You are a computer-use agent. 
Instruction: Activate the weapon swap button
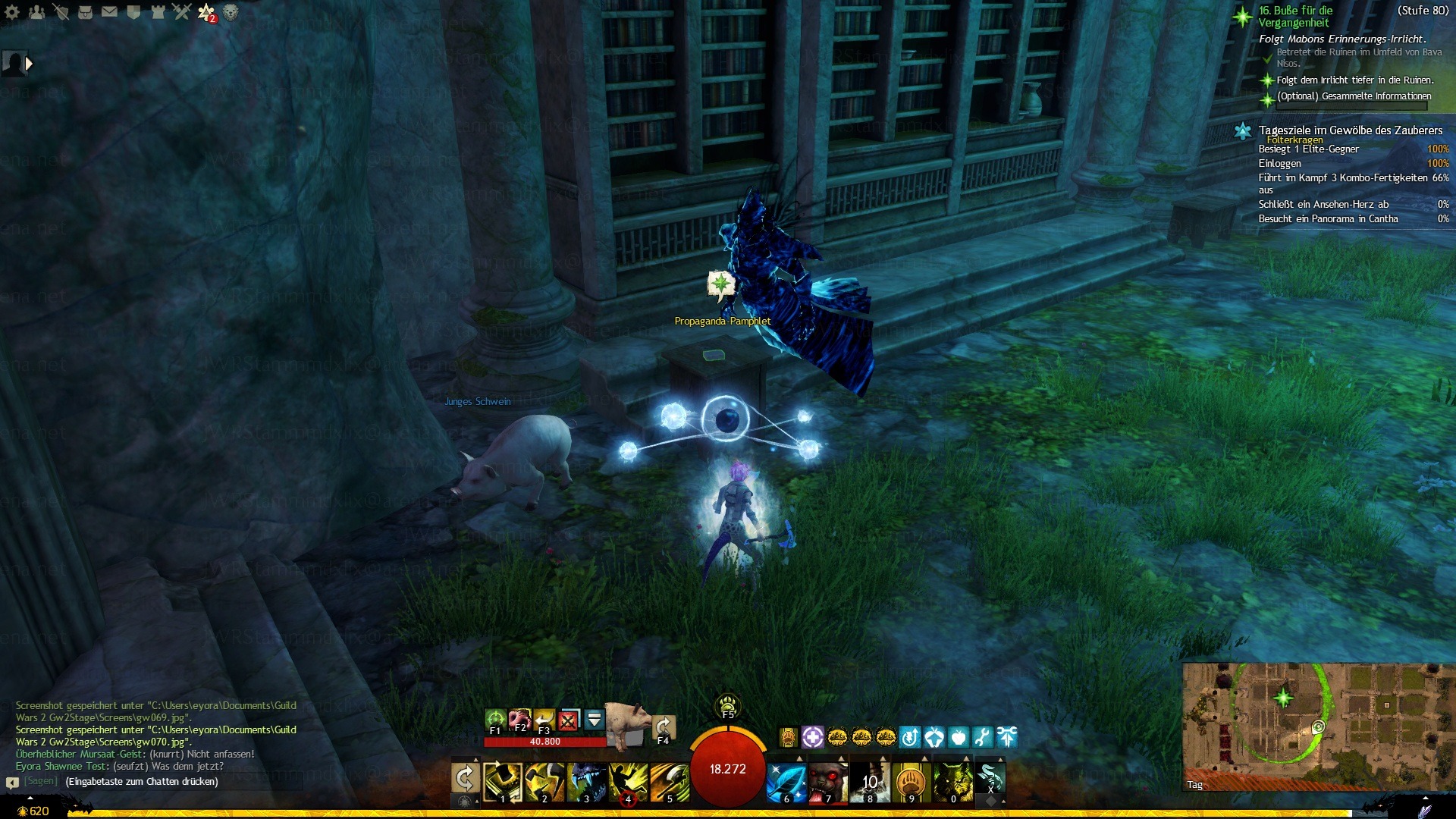(x=465, y=779)
